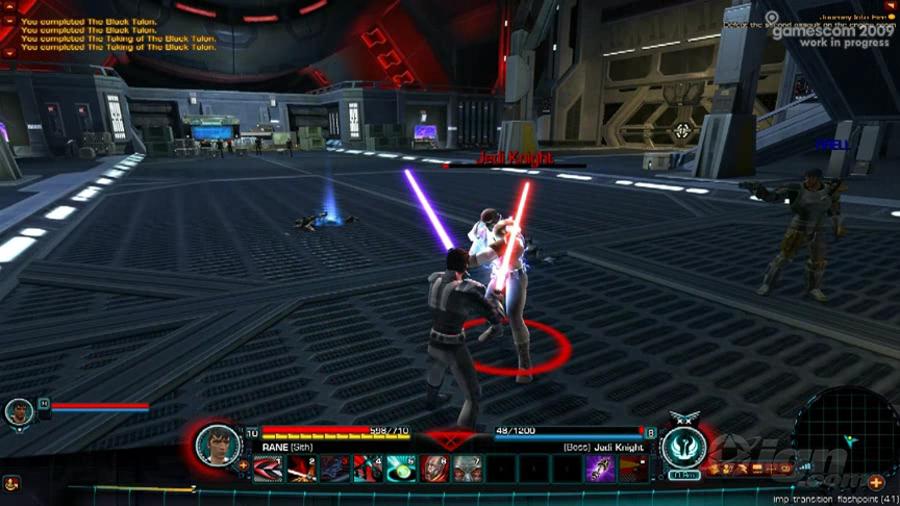Click the first orange icon in the menu strip
This screenshot has width=900, height=506.
click(714, 468)
